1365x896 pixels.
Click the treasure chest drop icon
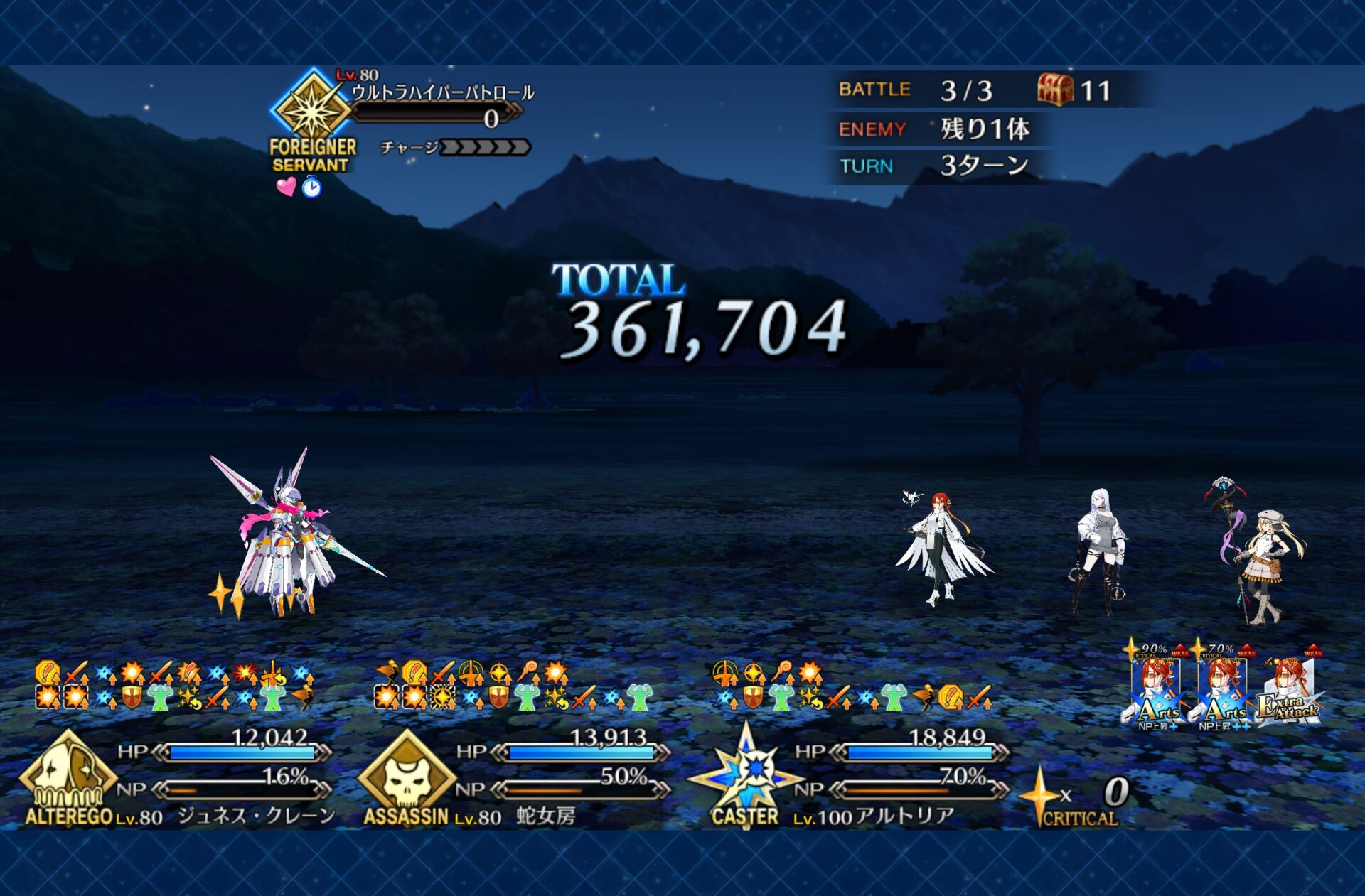click(x=1055, y=90)
